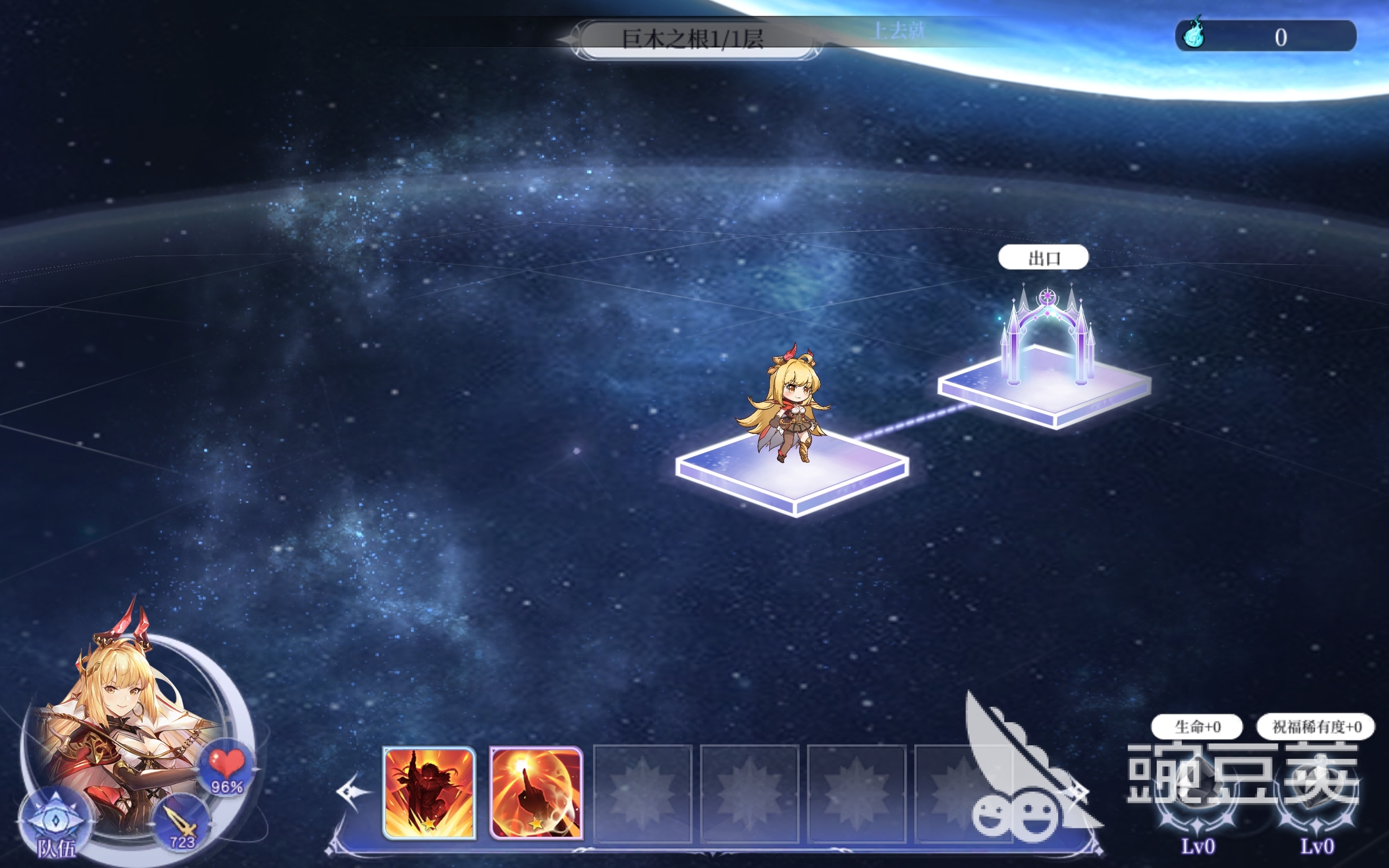
Task: Collapse the blessing bar with left arrow
Action: pyautogui.click(x=353, y=792)
